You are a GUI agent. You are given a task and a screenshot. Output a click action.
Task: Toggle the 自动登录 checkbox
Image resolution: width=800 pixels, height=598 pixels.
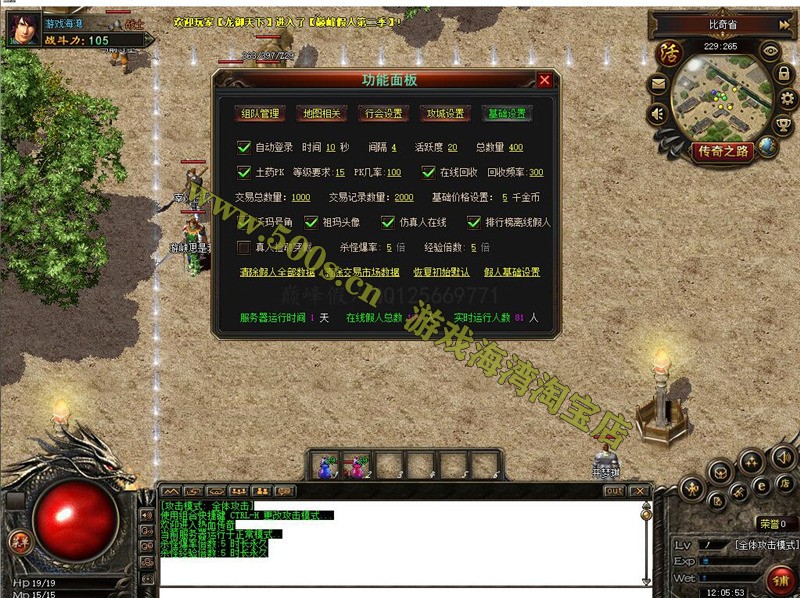pos(244,147)
